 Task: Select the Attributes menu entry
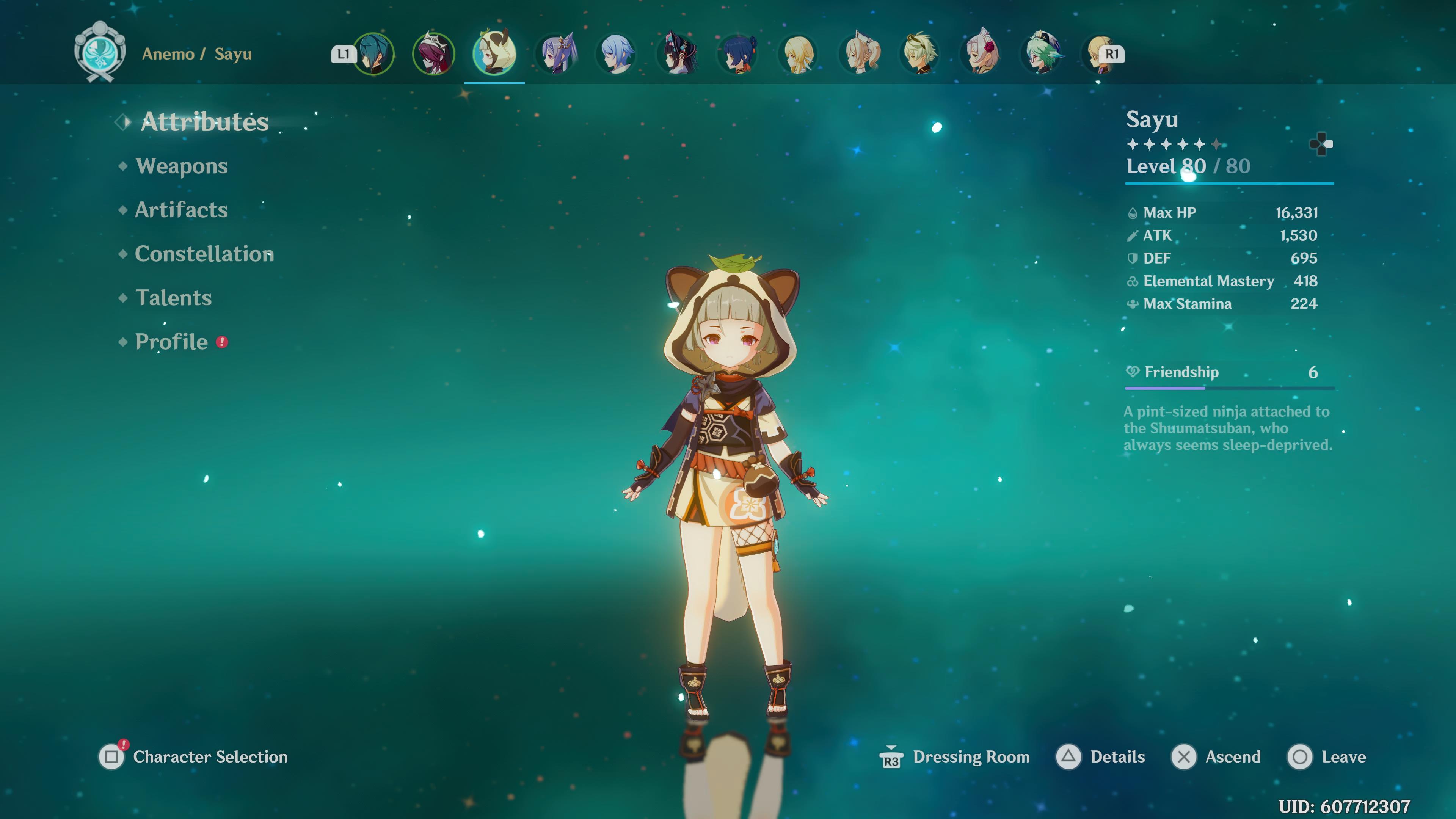[x=204, y=122]
